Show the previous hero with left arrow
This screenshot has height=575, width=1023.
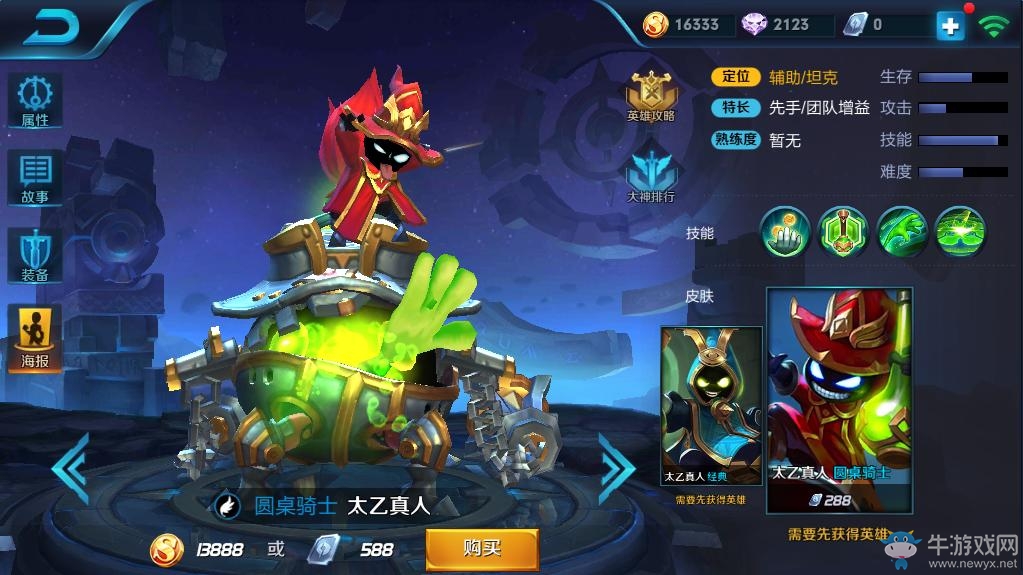click(x=70, y=467)
